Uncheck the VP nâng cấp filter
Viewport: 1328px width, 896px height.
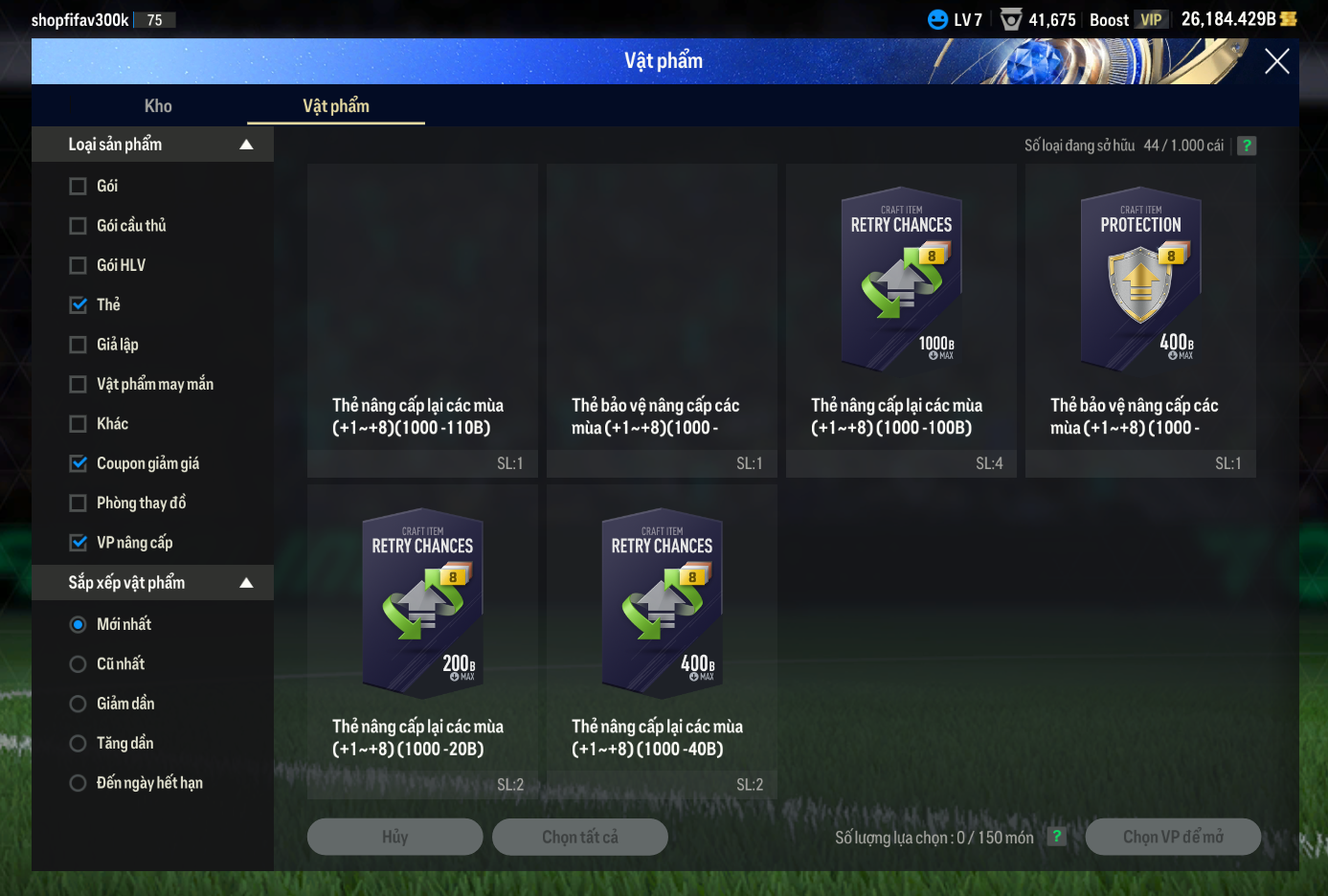click(79, 543)
